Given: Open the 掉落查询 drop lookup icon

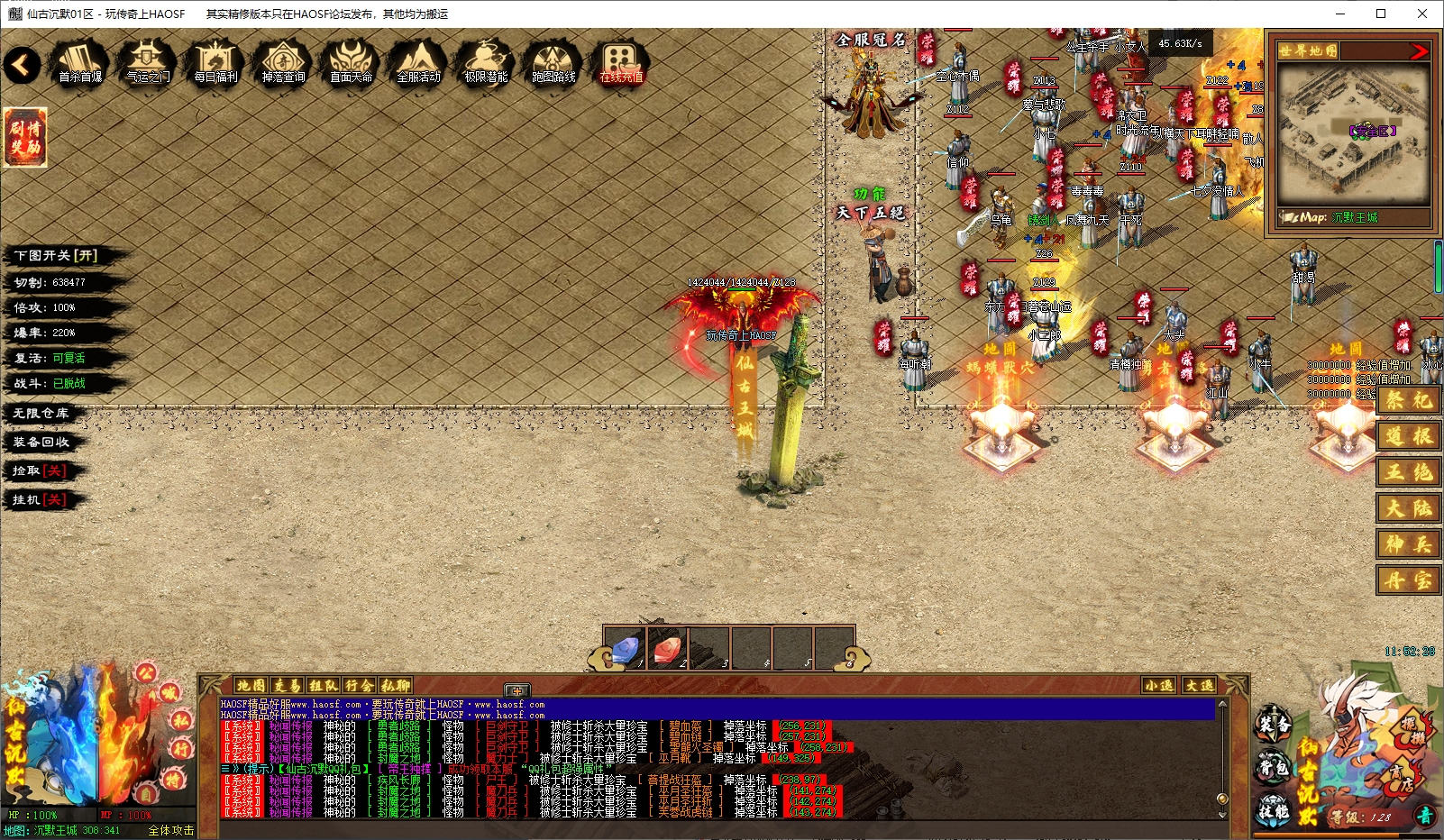Looking at the screenshot, I should pyautogui.click(x=283, y=62).
